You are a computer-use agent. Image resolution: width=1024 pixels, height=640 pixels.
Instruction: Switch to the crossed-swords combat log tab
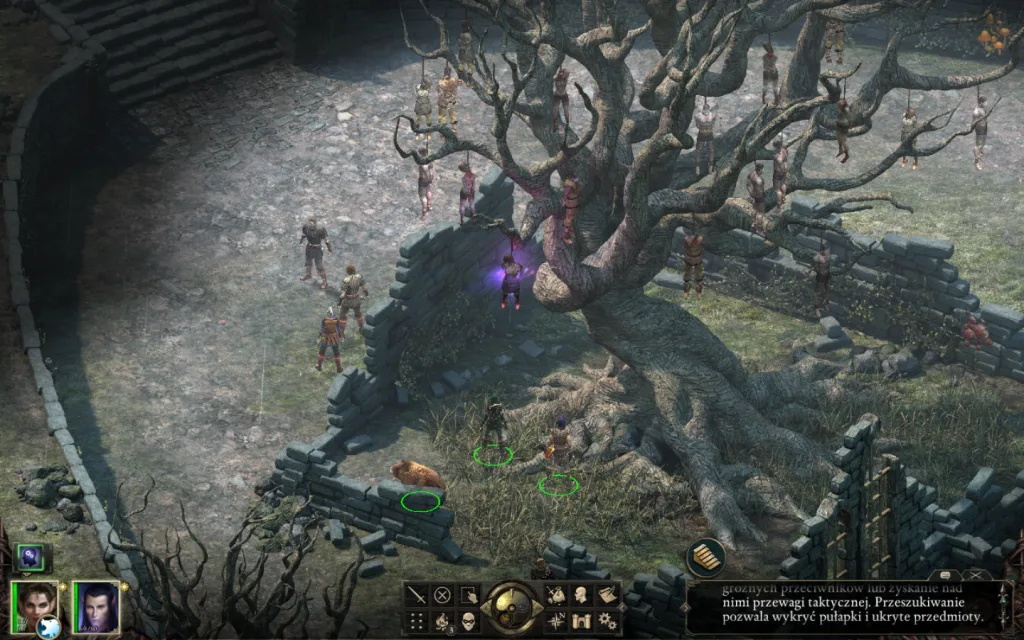click(976, 576)
